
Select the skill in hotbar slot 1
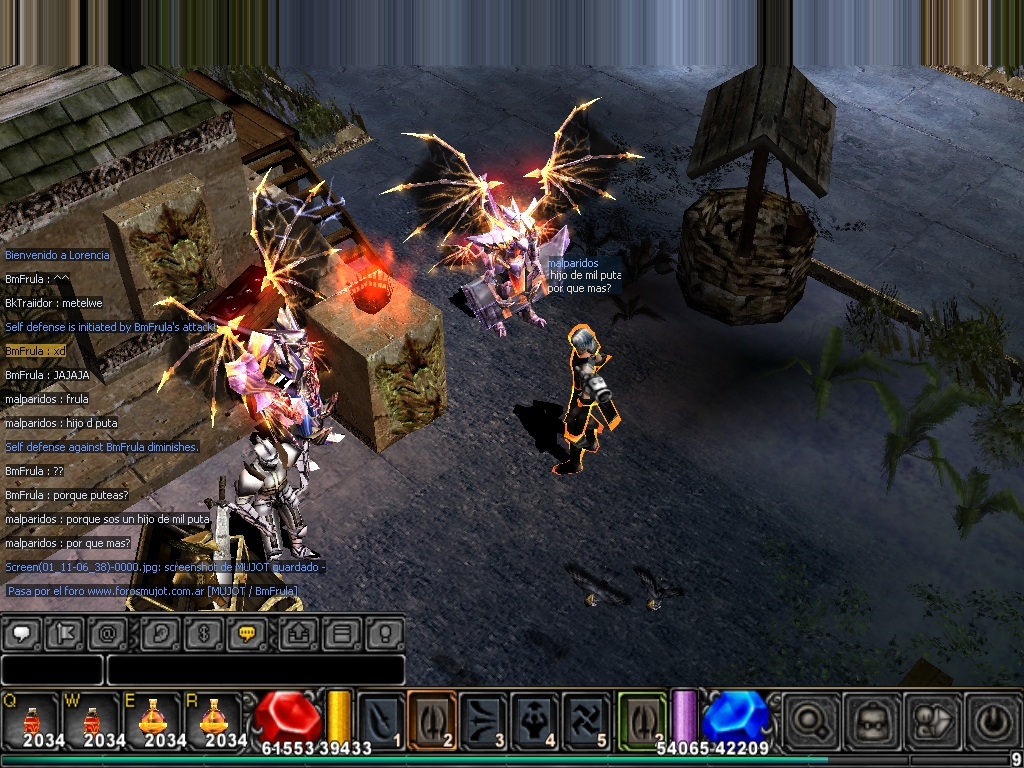(x=381, y=720)
